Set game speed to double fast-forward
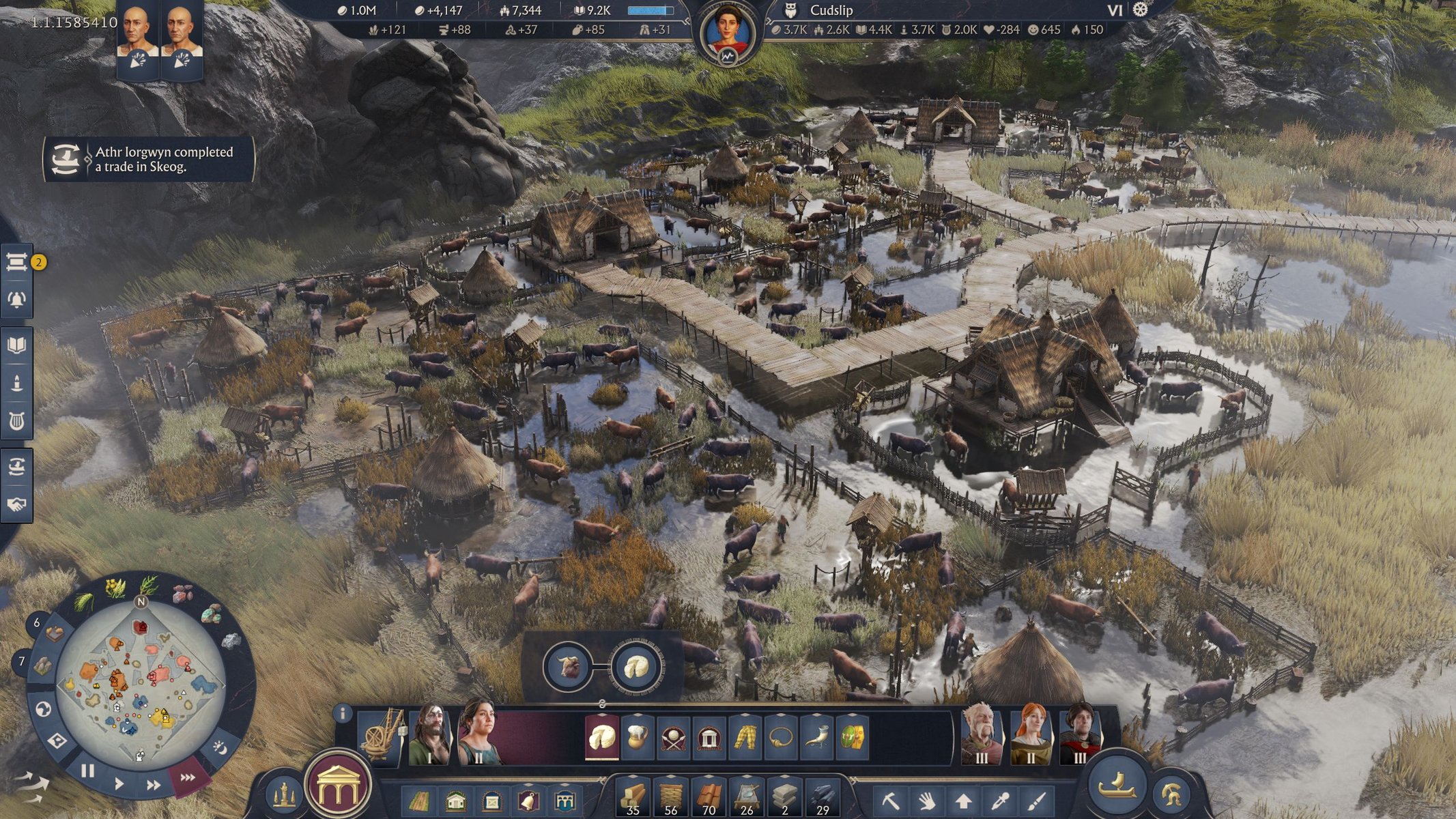Screen dimensions: 1456x819 click(154, 786)
